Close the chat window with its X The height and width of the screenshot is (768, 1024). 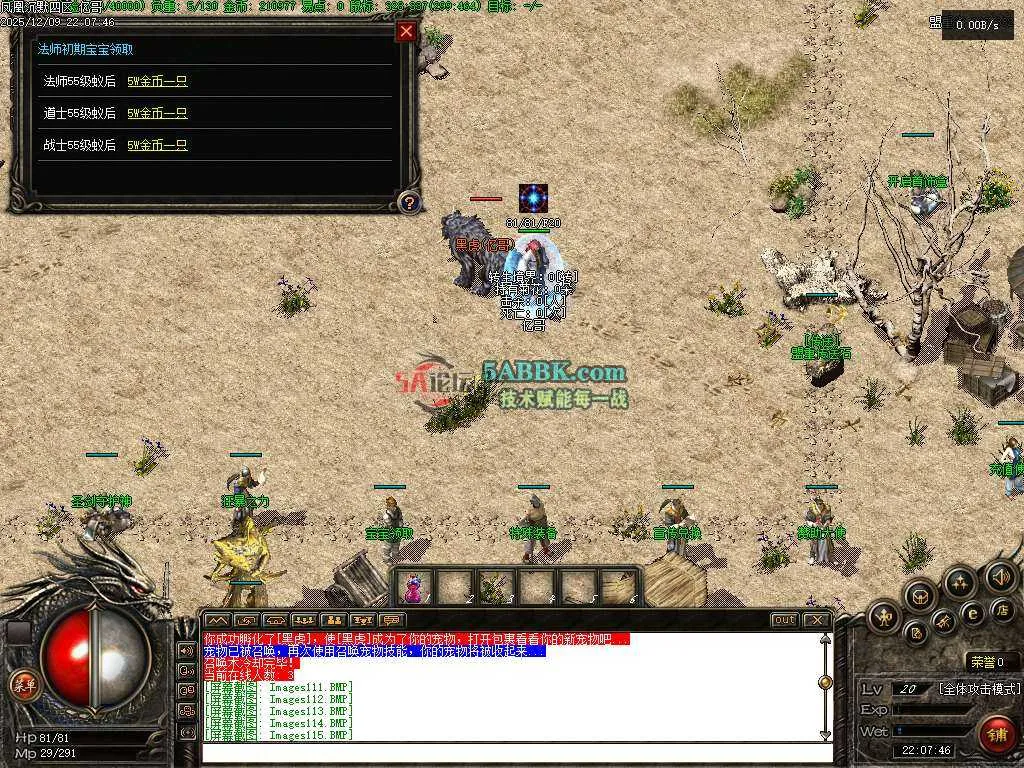[817, 620]
